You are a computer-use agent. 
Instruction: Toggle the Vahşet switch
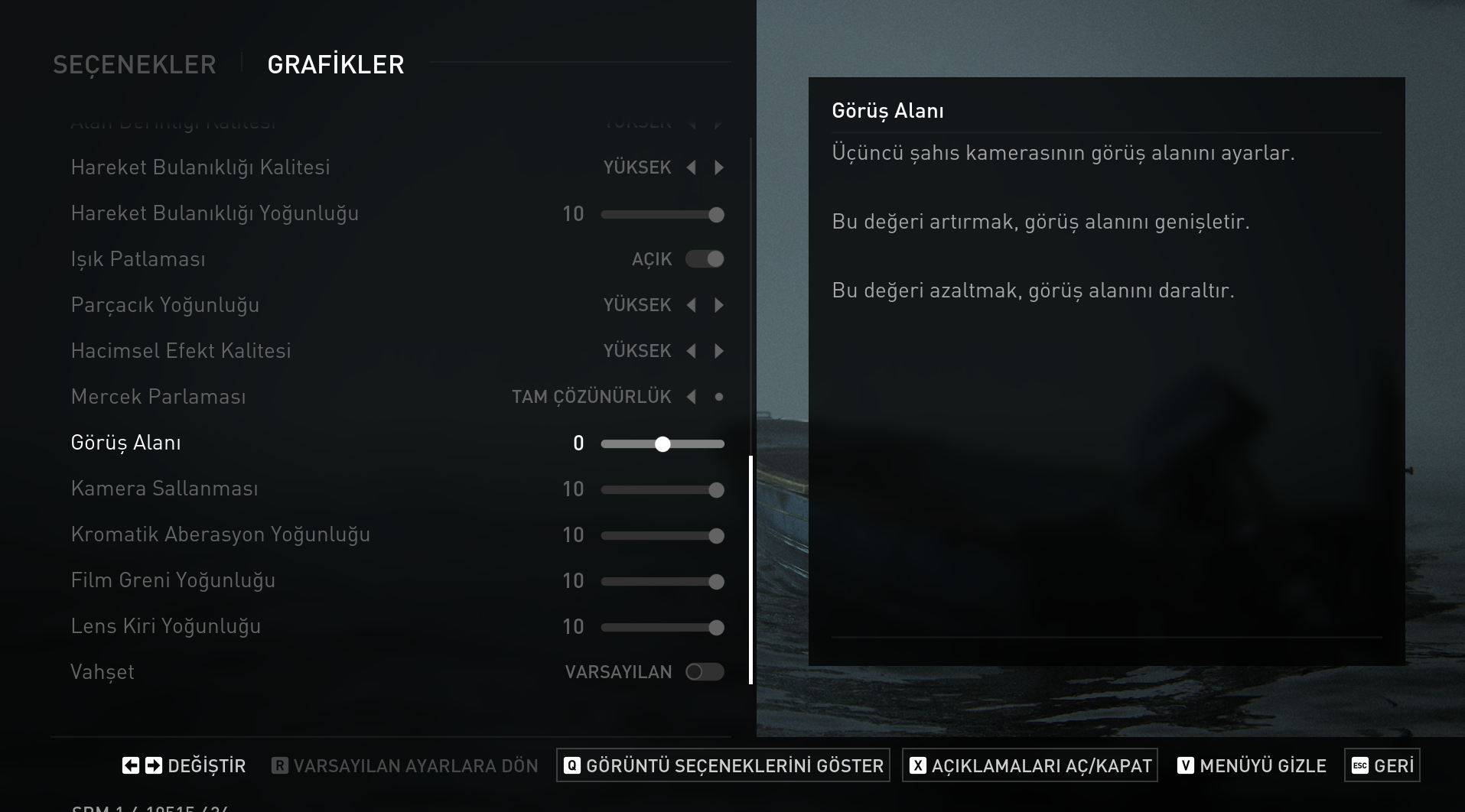[x=705, y=672]
